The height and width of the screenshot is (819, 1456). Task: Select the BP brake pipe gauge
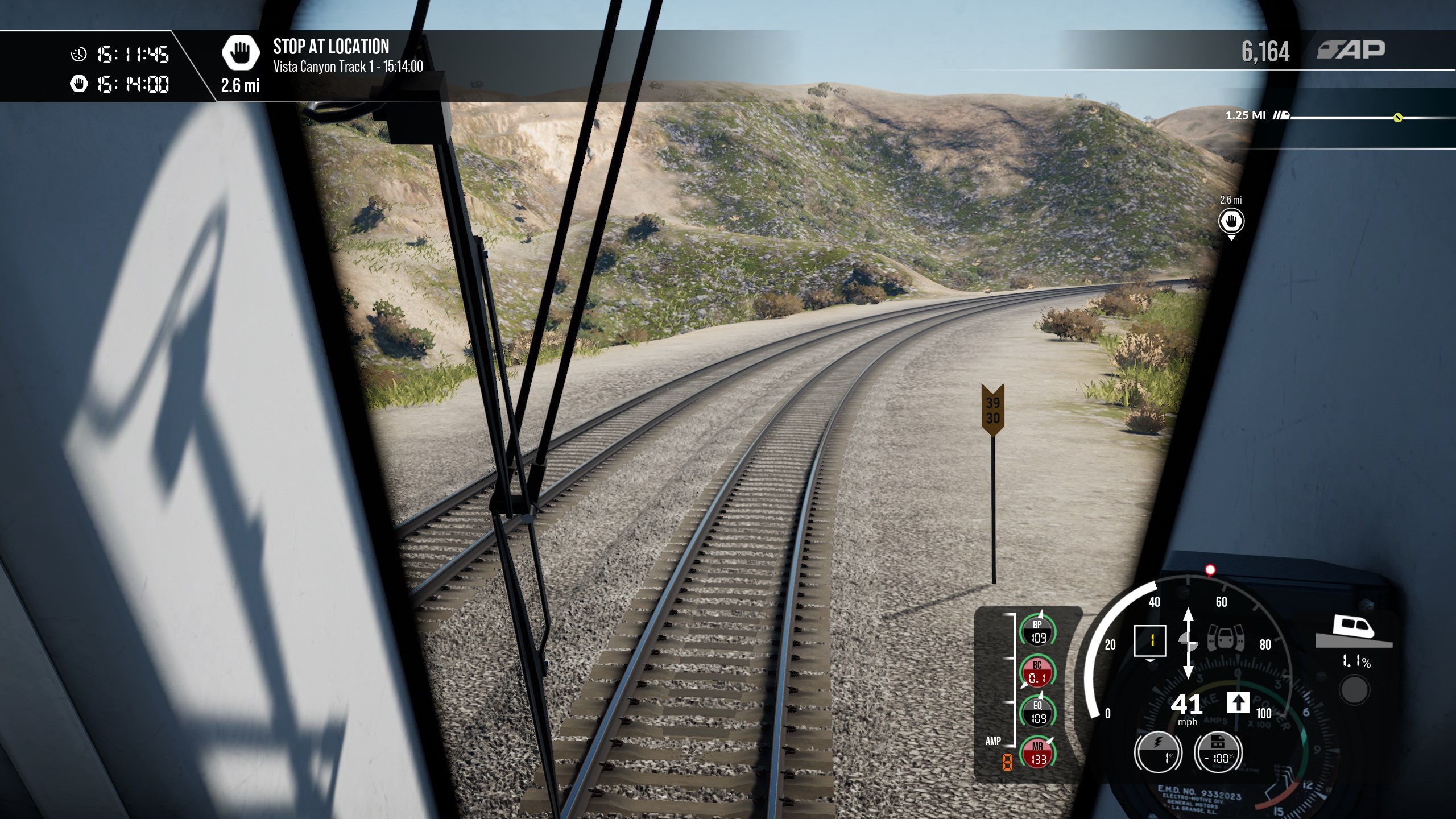1038,631
